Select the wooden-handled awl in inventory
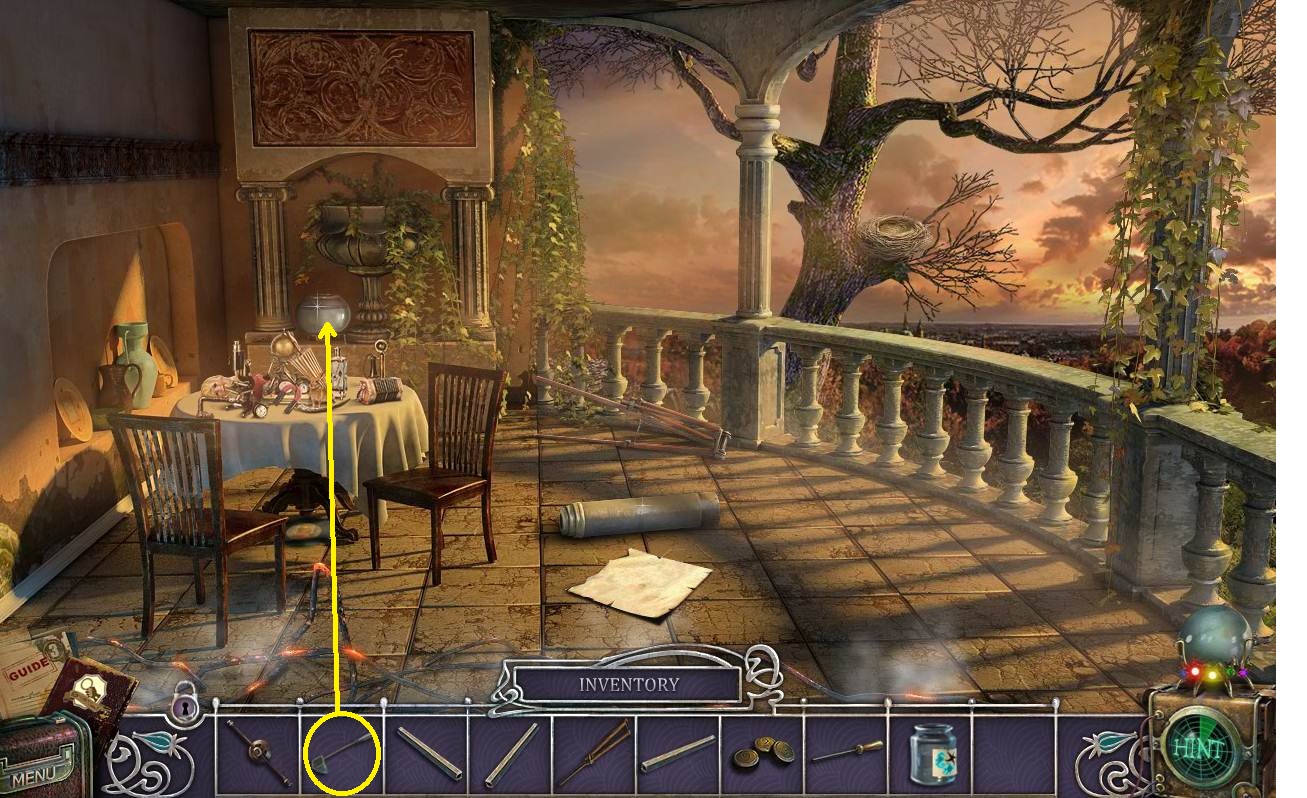This screenshot has width=1307, height=798. tap(847, 752)
